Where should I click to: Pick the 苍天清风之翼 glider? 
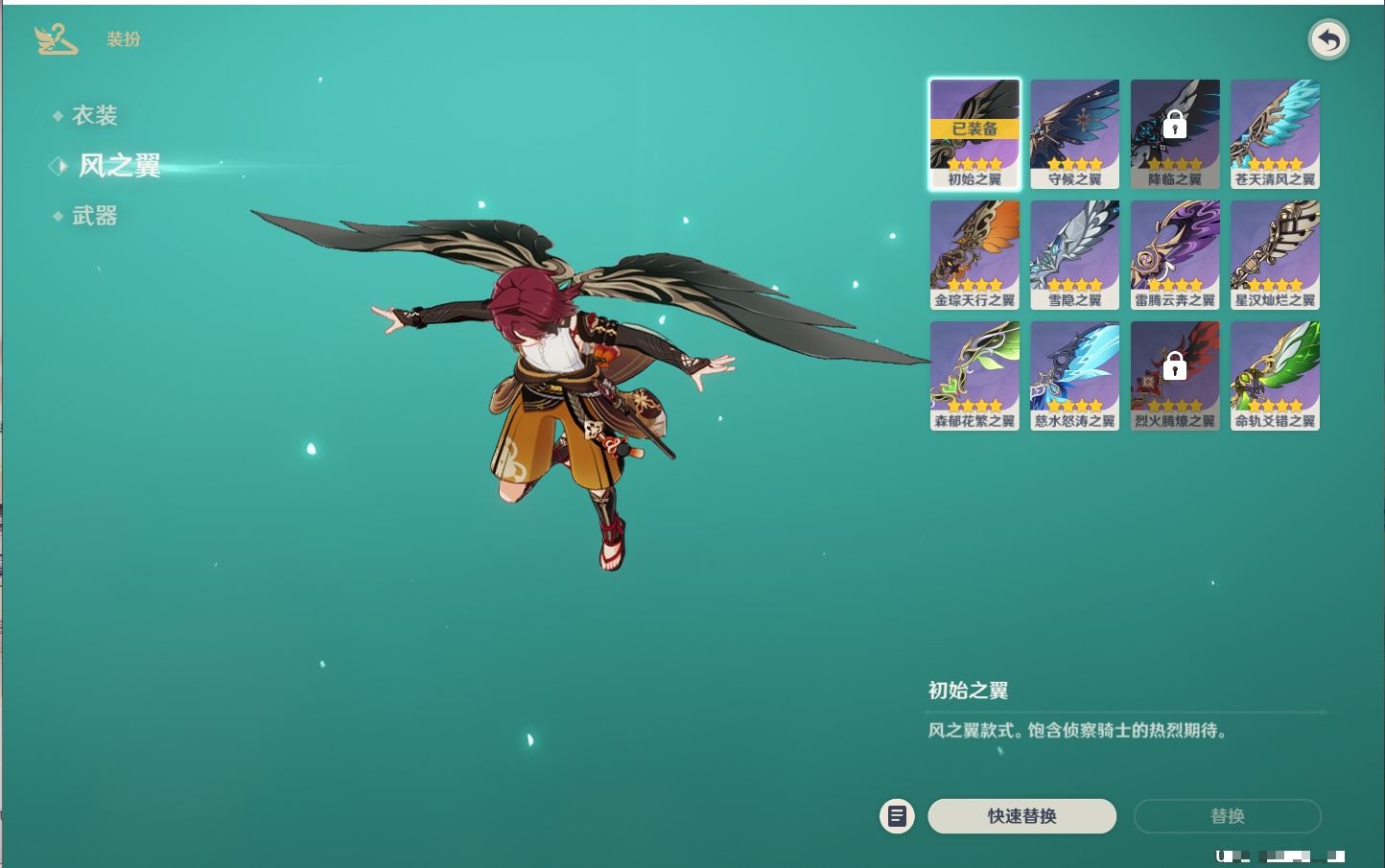tap(1275, 133)
